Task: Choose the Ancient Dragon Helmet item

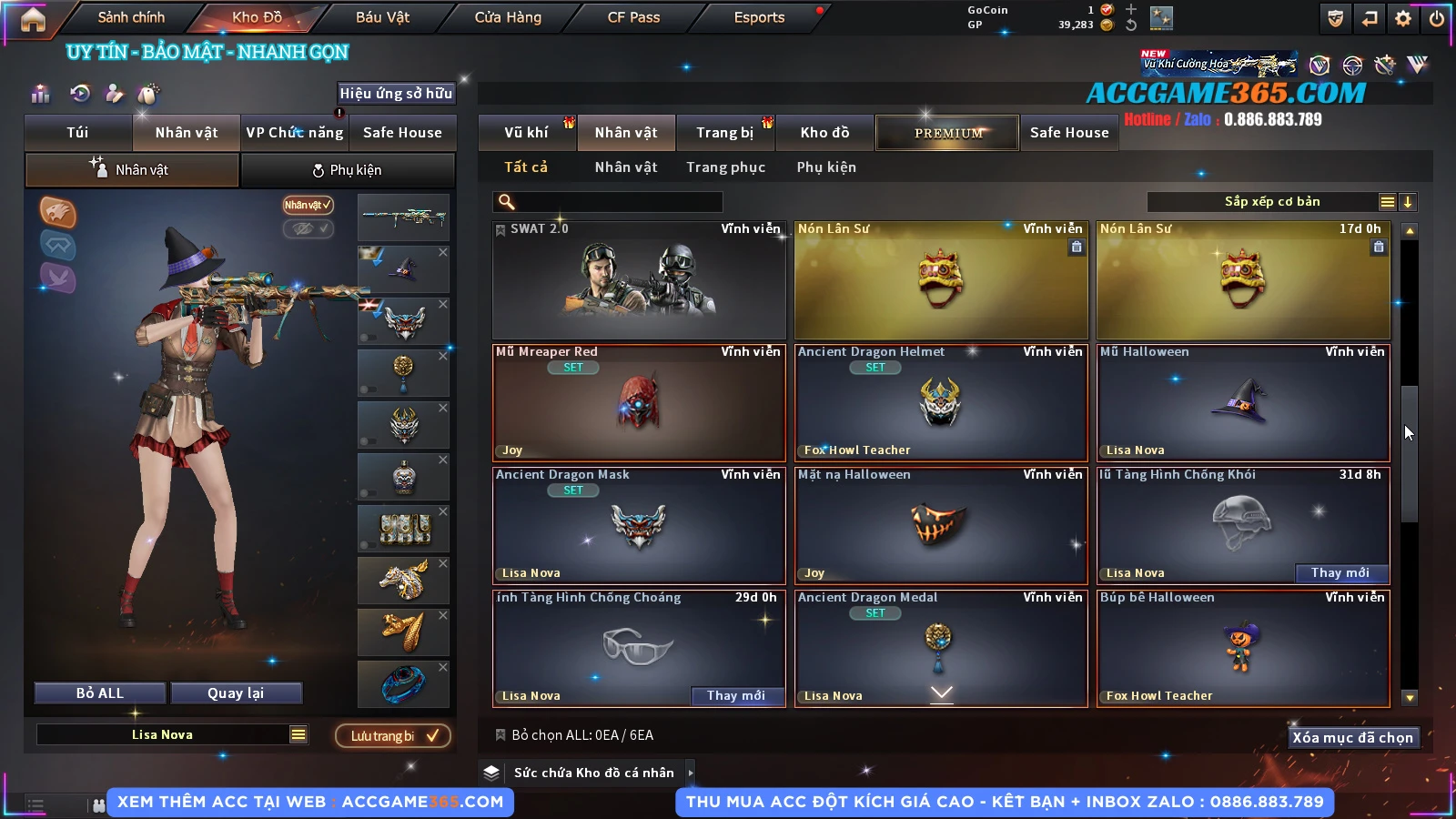Action: coord(941,402)
